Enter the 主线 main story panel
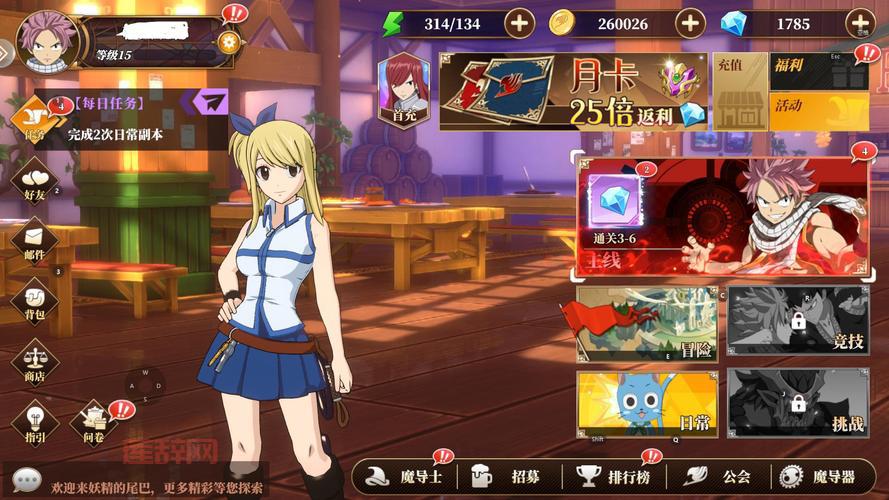 point(723,215)
